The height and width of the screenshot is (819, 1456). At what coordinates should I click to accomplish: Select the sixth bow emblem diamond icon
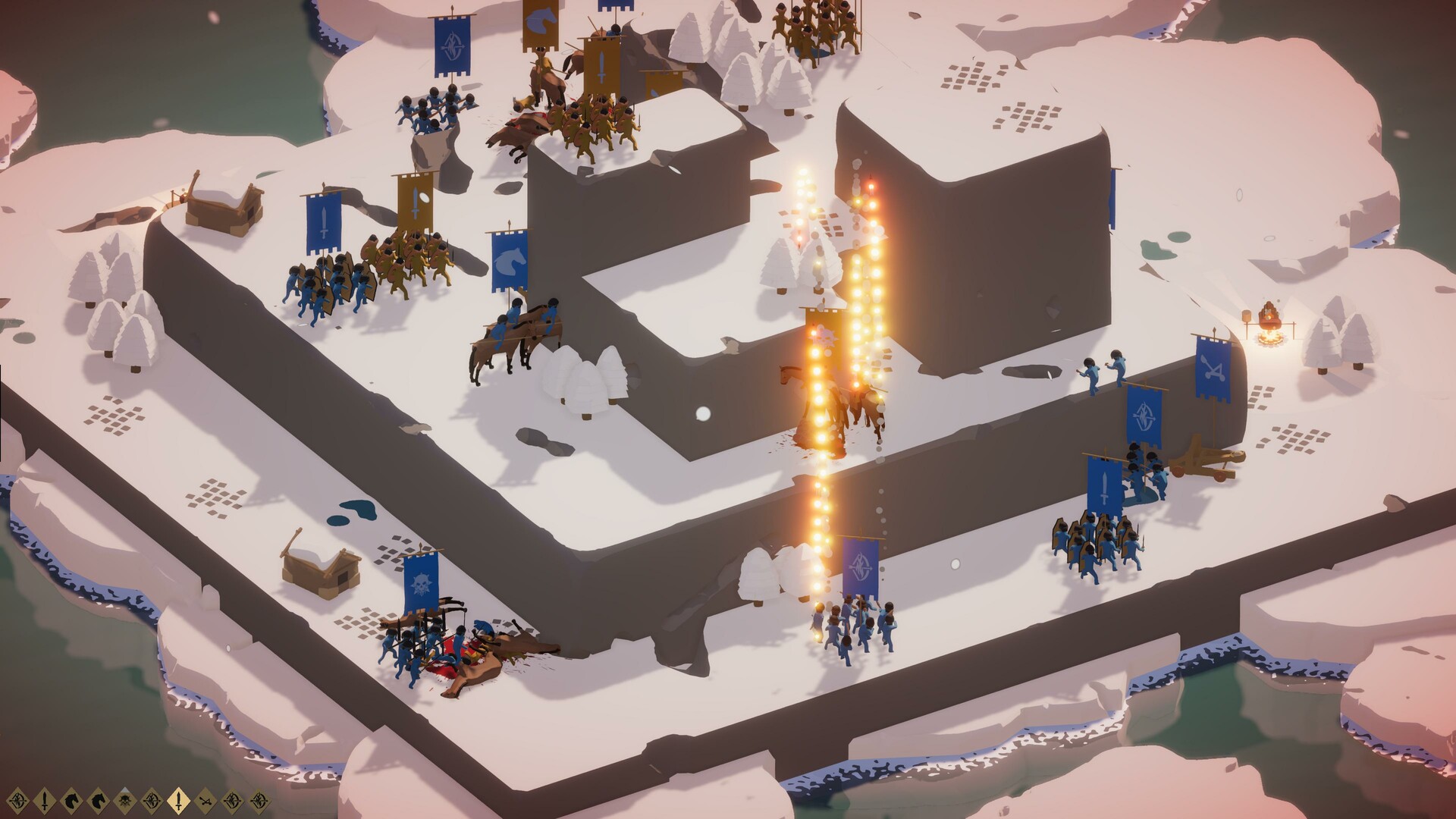tap(151, 799)
